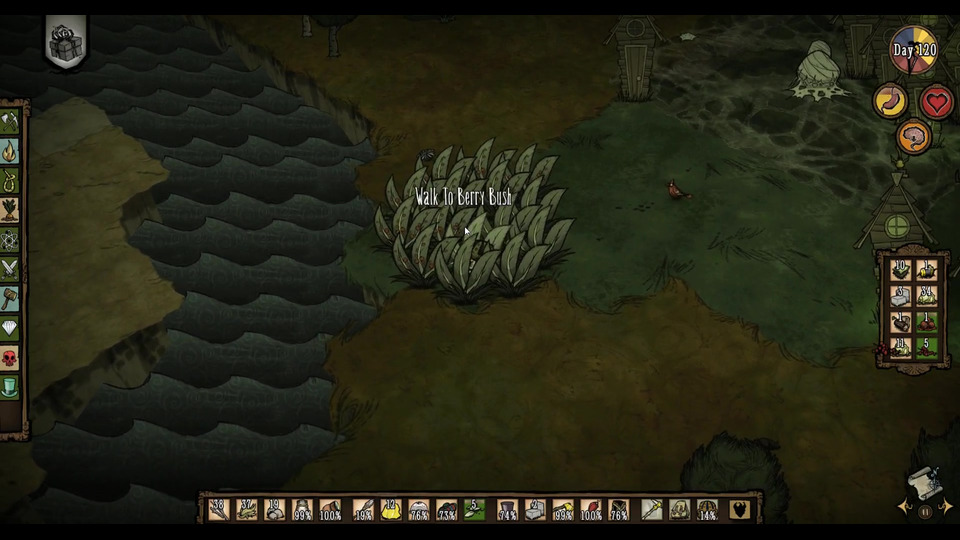Select the equipped backpack slot at 14%
960x540 pixels.
(x=707, y=510)
